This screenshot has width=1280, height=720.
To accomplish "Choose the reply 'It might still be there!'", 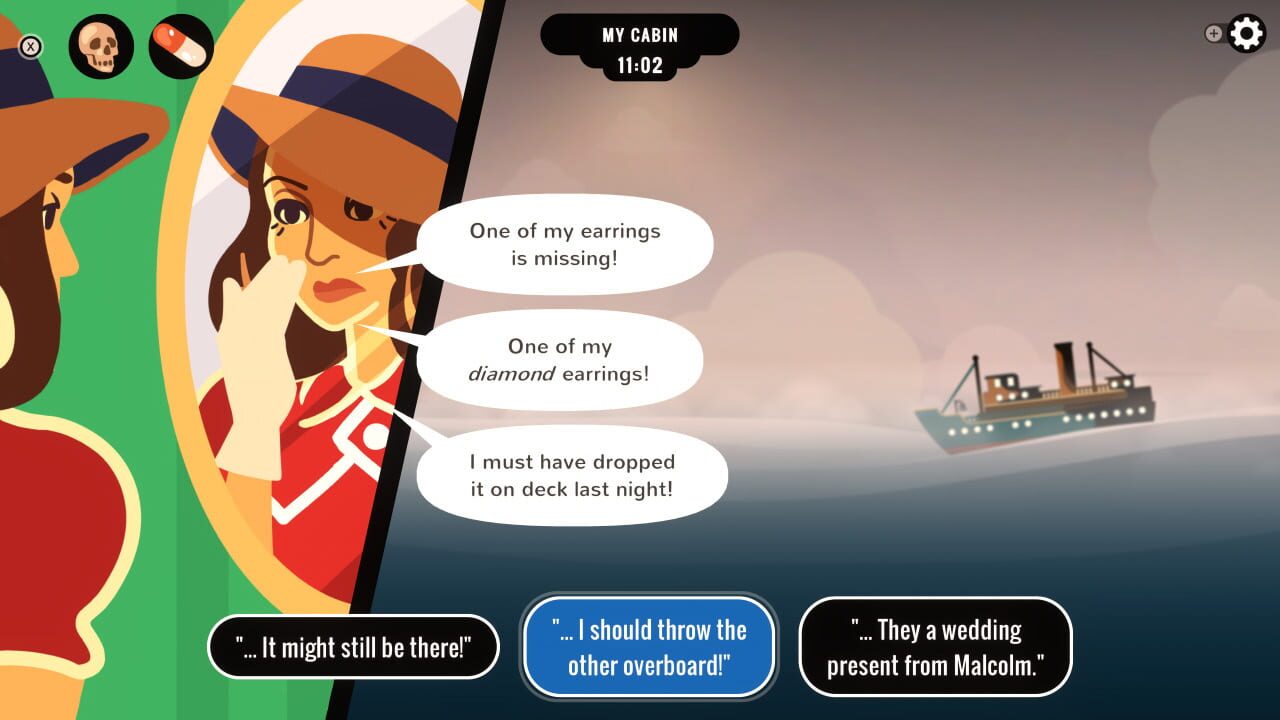I will pyautogui.click(x=354, y=647).
